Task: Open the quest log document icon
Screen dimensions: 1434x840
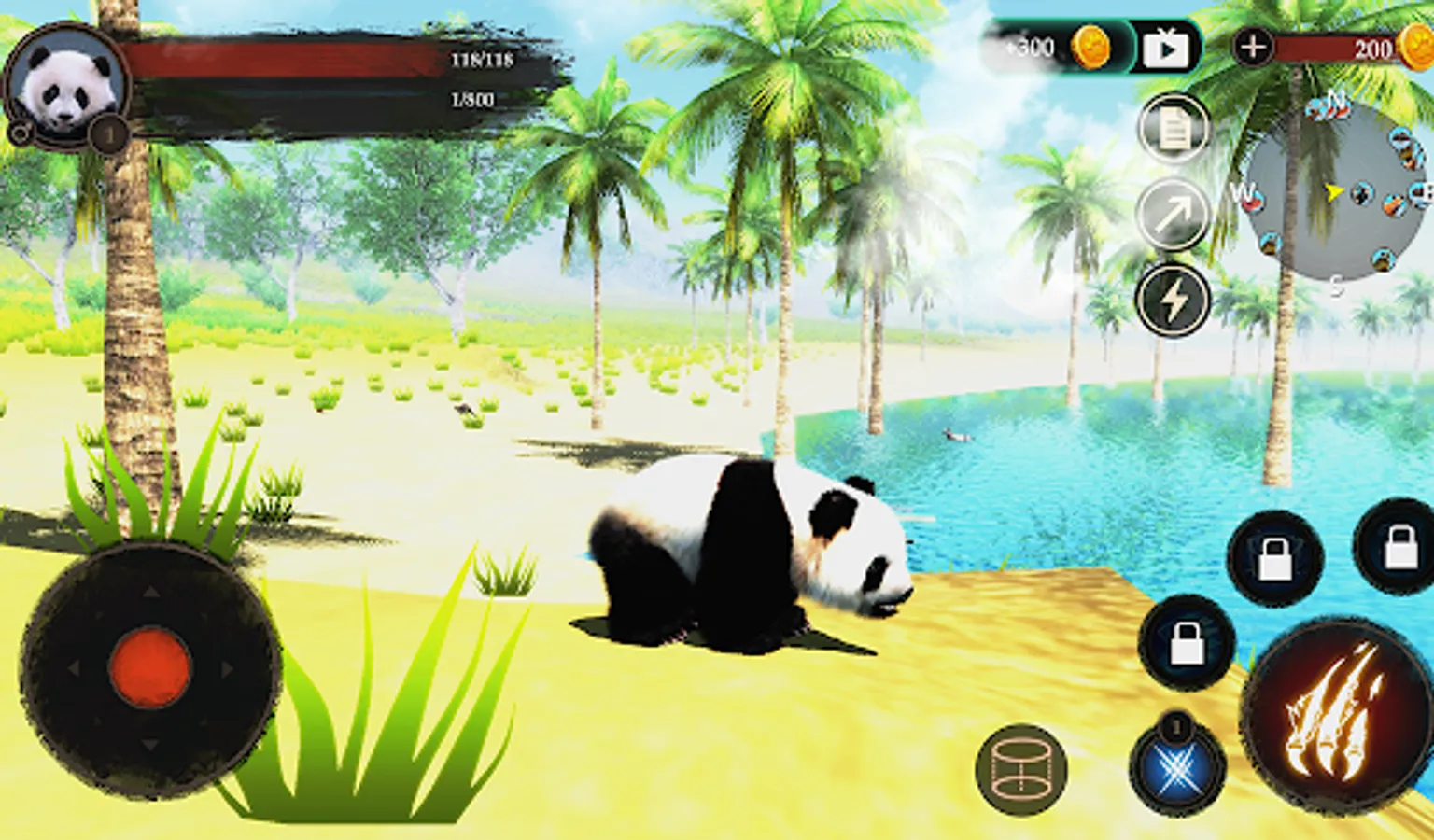Action: pos(1174,130)
